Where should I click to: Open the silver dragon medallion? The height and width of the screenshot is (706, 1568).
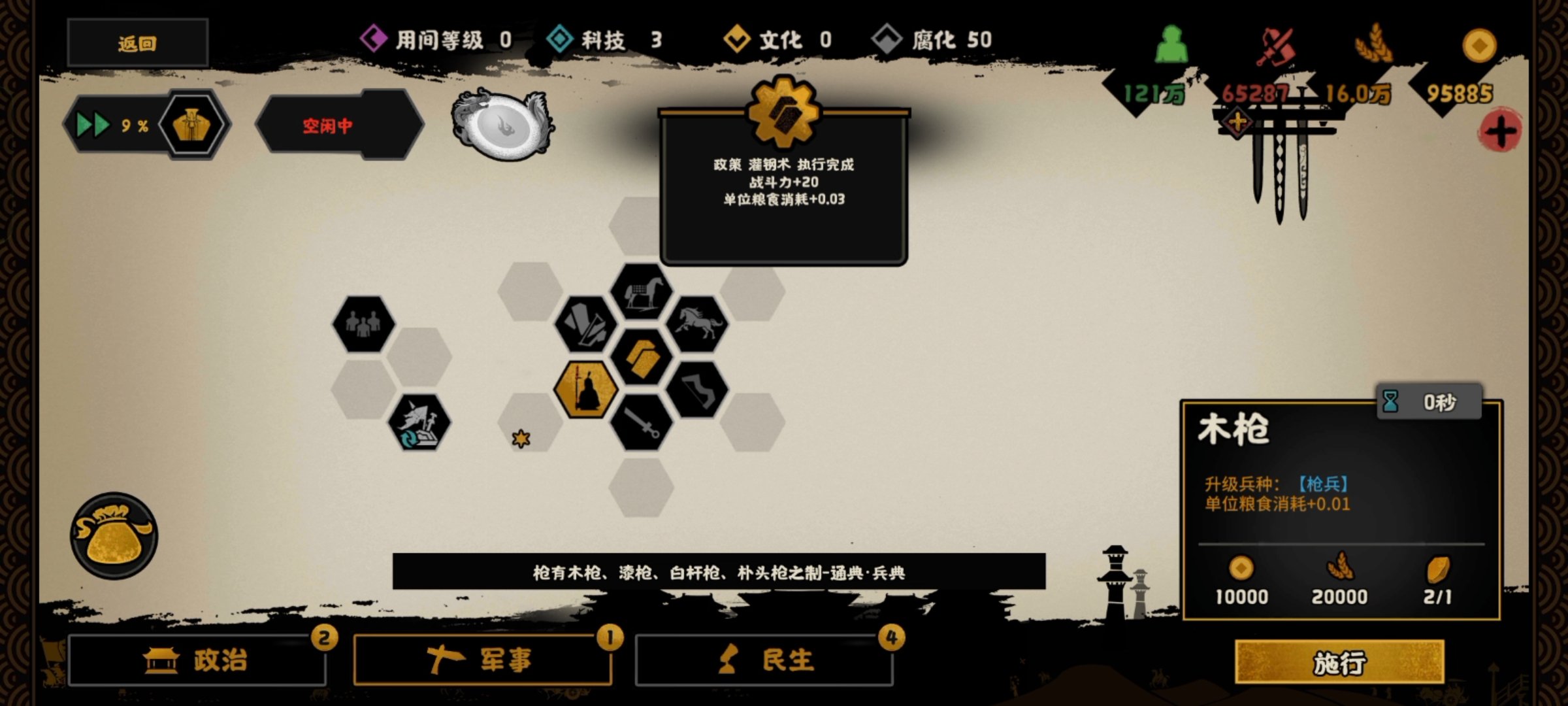click(x=502, y=125)
